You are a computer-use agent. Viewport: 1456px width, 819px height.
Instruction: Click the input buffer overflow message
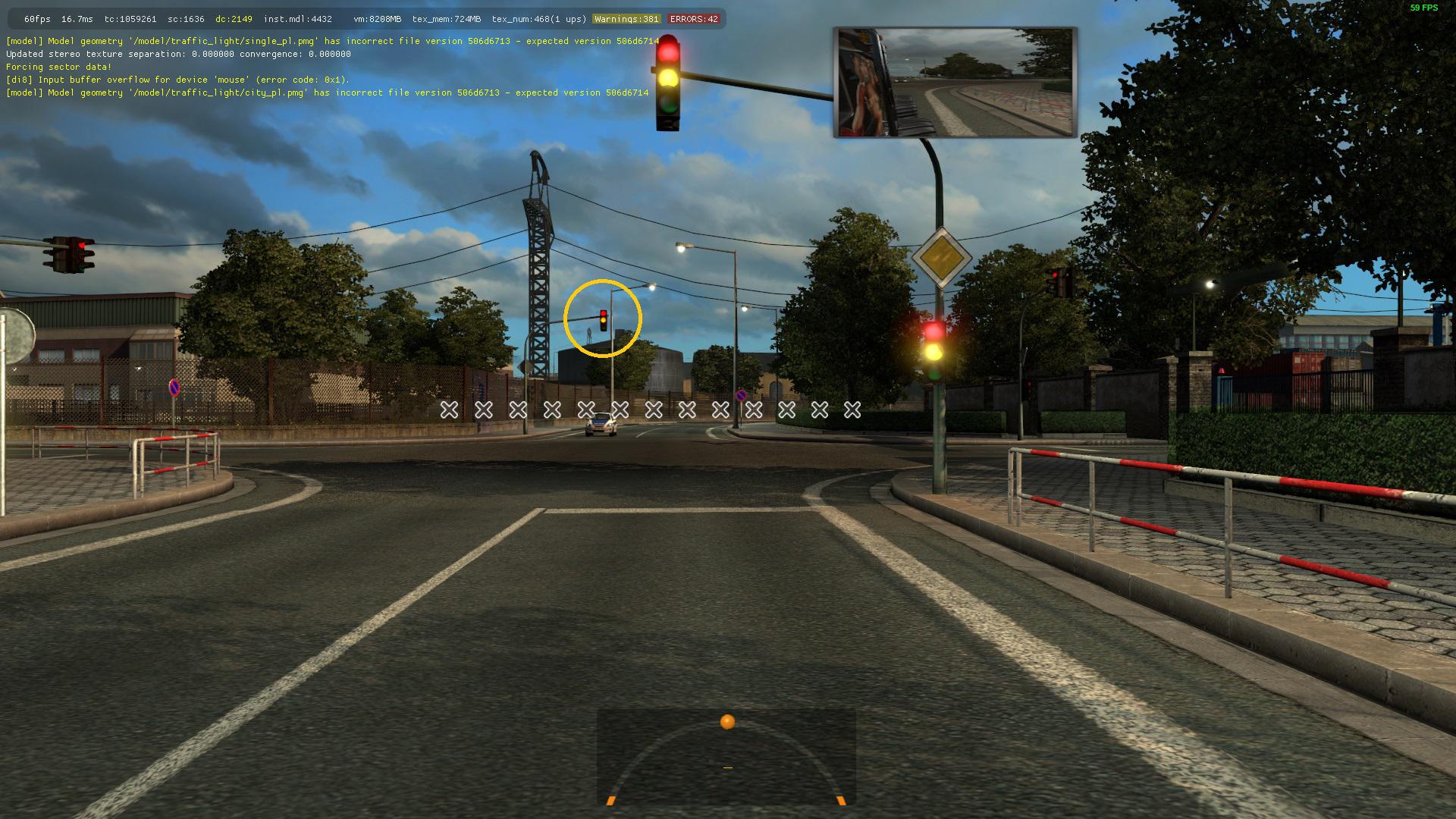(177, 80)
